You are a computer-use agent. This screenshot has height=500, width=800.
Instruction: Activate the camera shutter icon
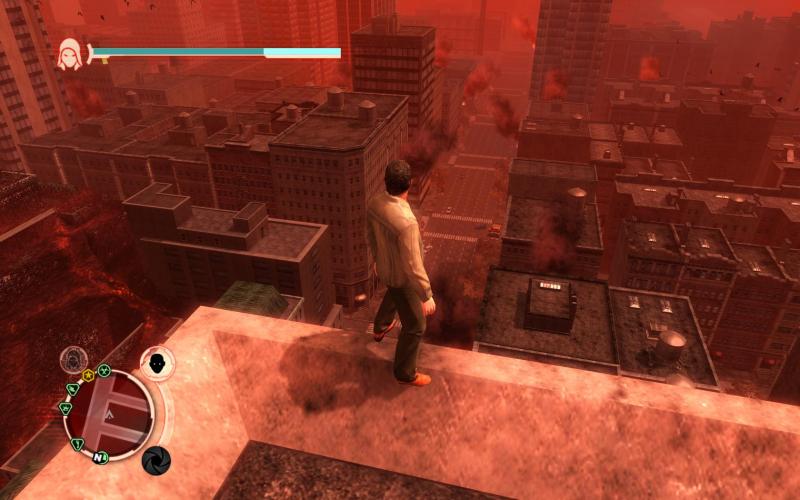click(155, 460)
